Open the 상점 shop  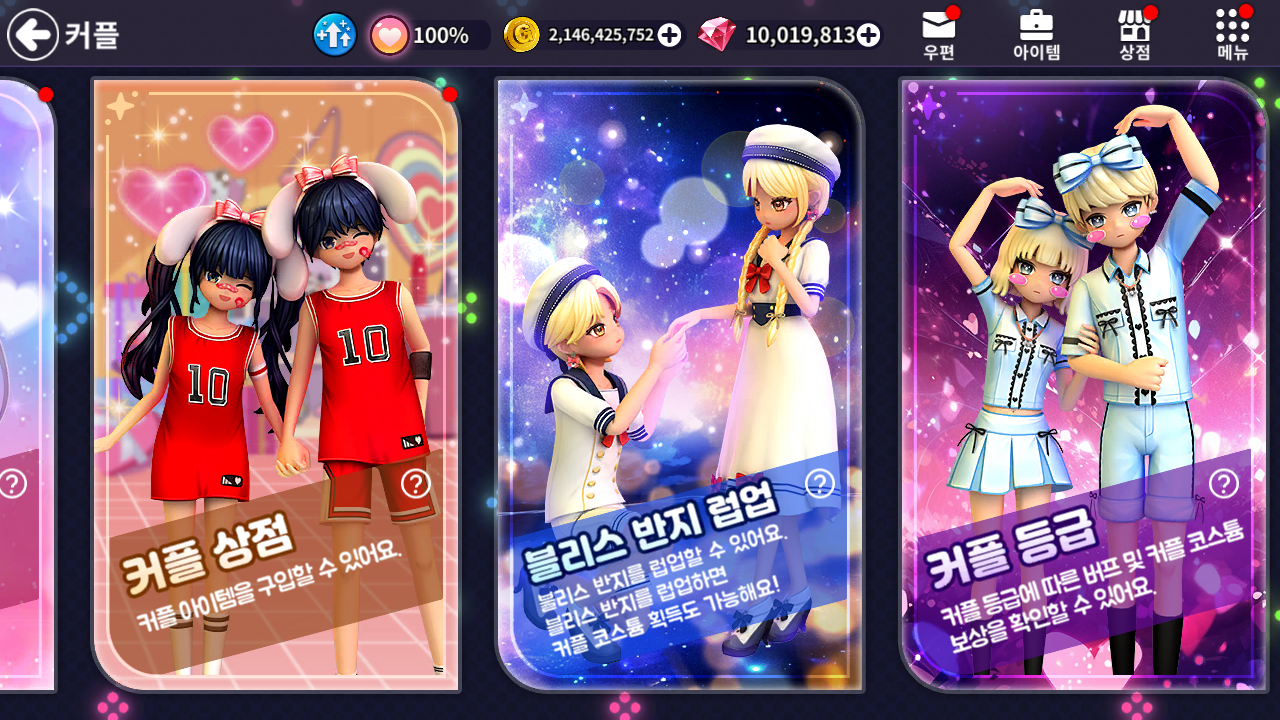(x=1134, y=35)
